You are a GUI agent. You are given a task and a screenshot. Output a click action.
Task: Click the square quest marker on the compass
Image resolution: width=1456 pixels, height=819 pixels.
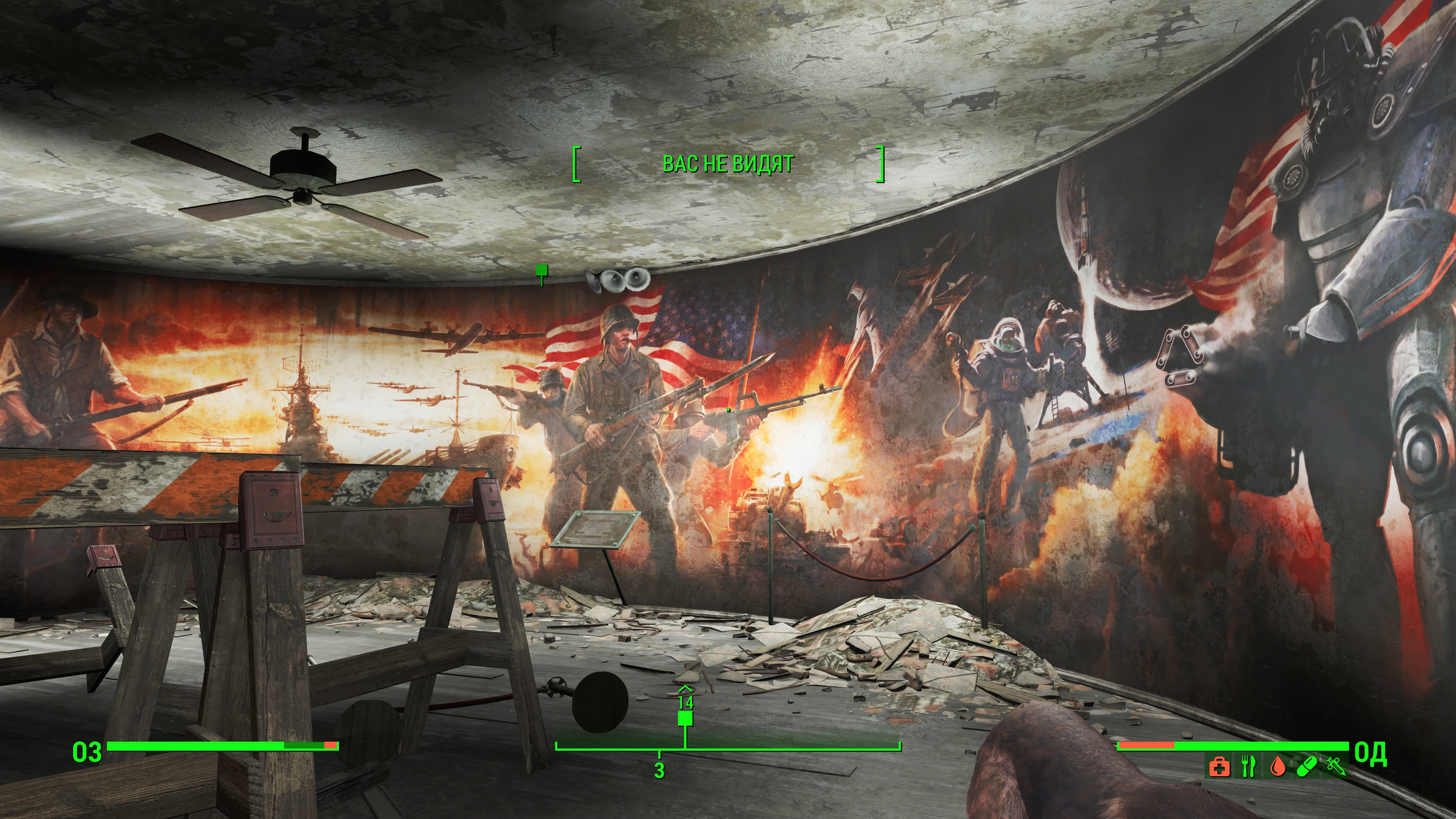tap(685, 718)
